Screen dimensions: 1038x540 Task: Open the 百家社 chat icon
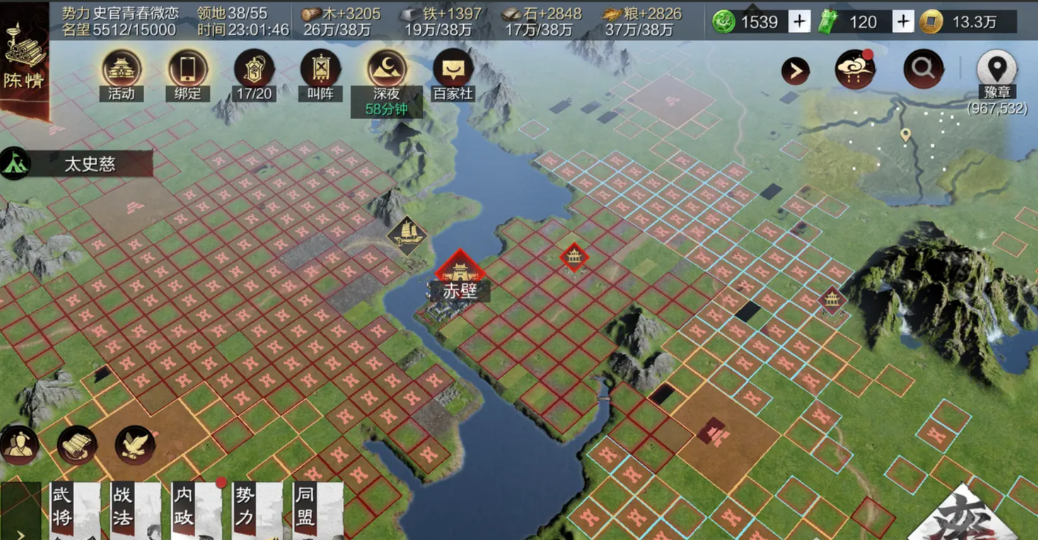click(453, 71)
